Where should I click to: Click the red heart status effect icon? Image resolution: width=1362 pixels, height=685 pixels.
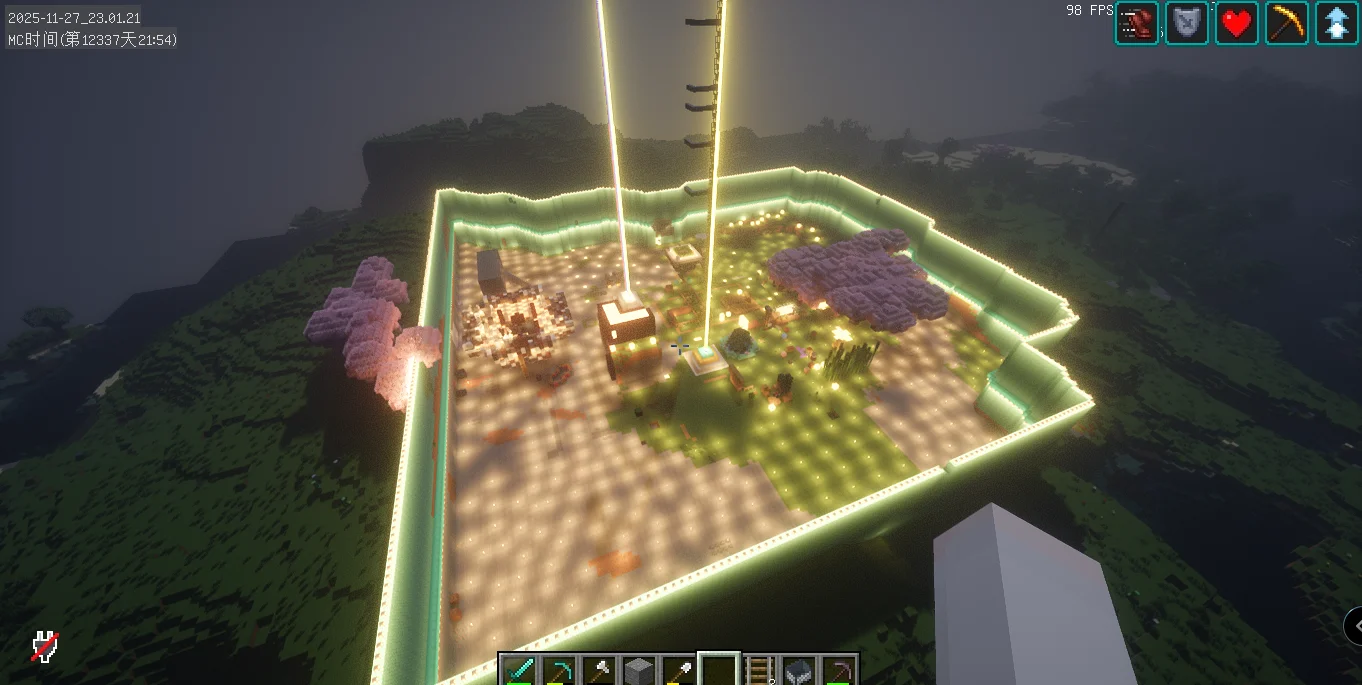[1237, 23]
